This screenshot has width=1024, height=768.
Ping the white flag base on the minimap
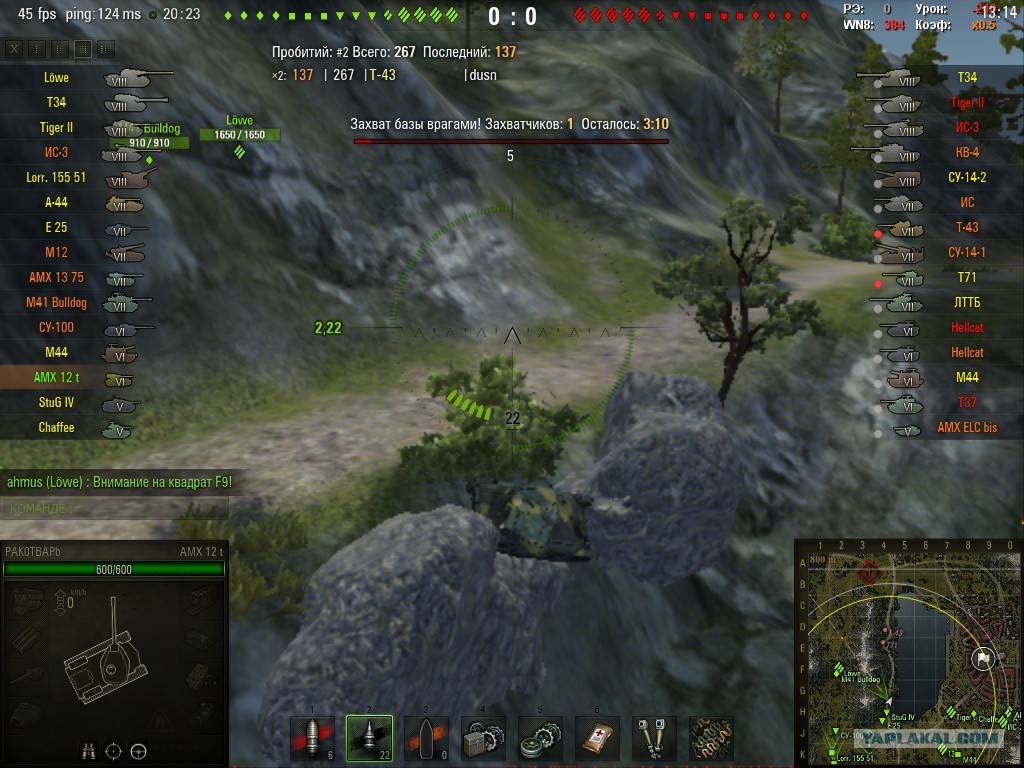coord(981,658)
